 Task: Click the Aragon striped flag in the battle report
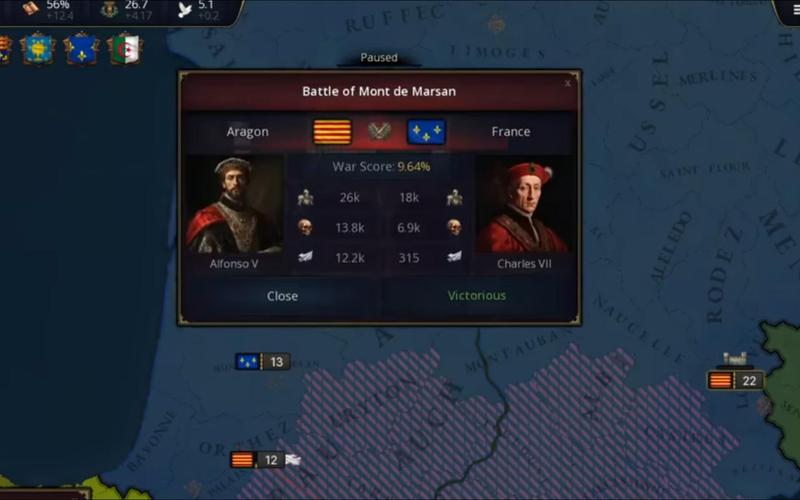click(333, 132)
